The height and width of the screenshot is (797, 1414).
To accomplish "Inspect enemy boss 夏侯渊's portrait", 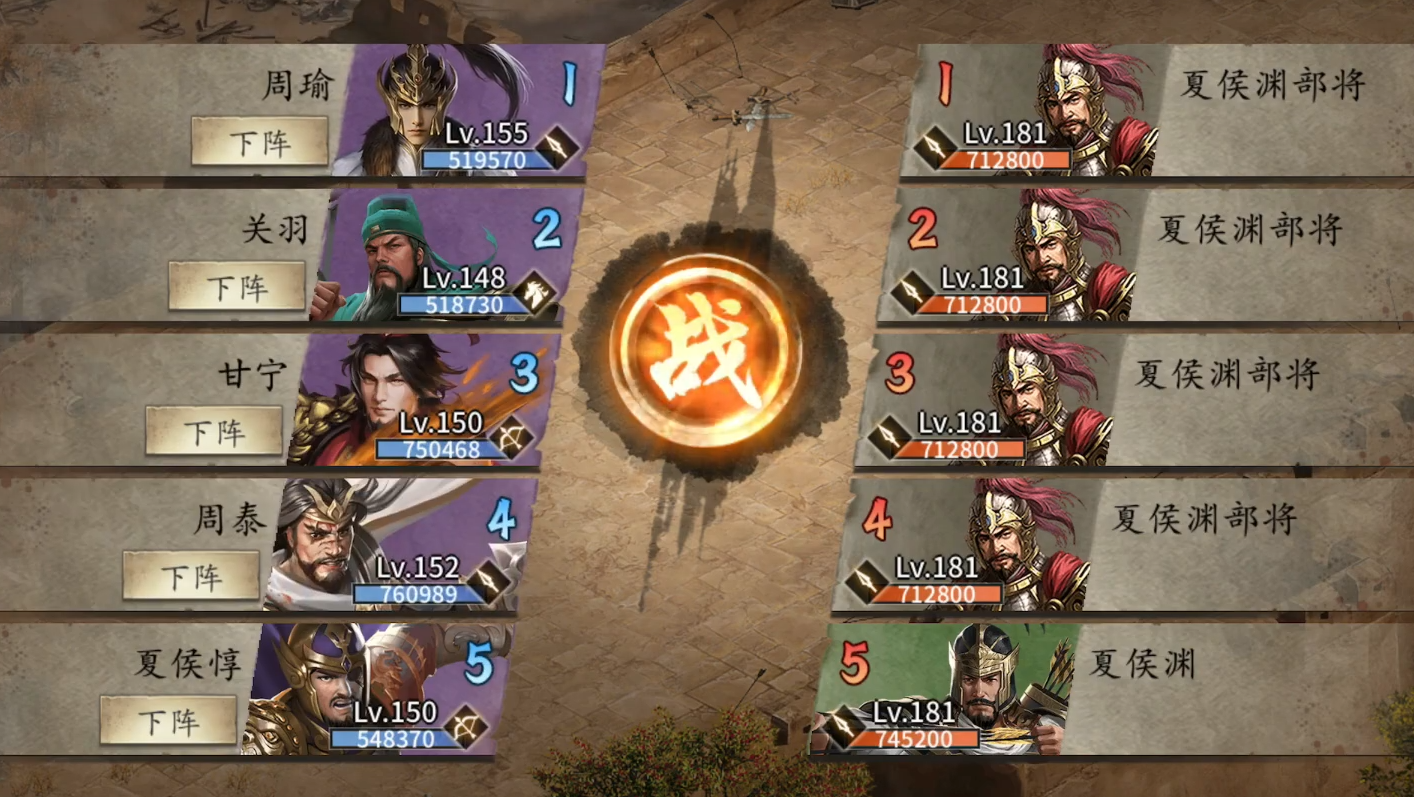I will point(945,689).
